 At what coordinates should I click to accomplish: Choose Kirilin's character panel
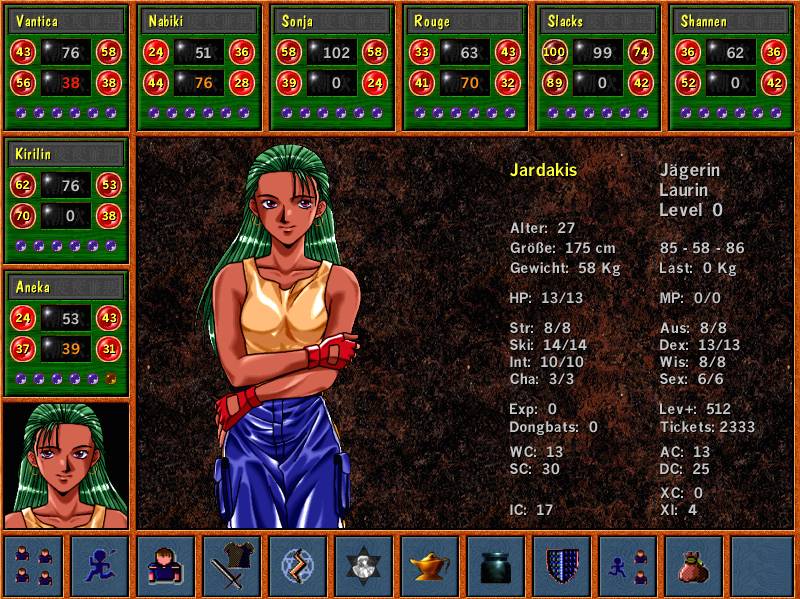pyautogui.click(x=67, y=200)
